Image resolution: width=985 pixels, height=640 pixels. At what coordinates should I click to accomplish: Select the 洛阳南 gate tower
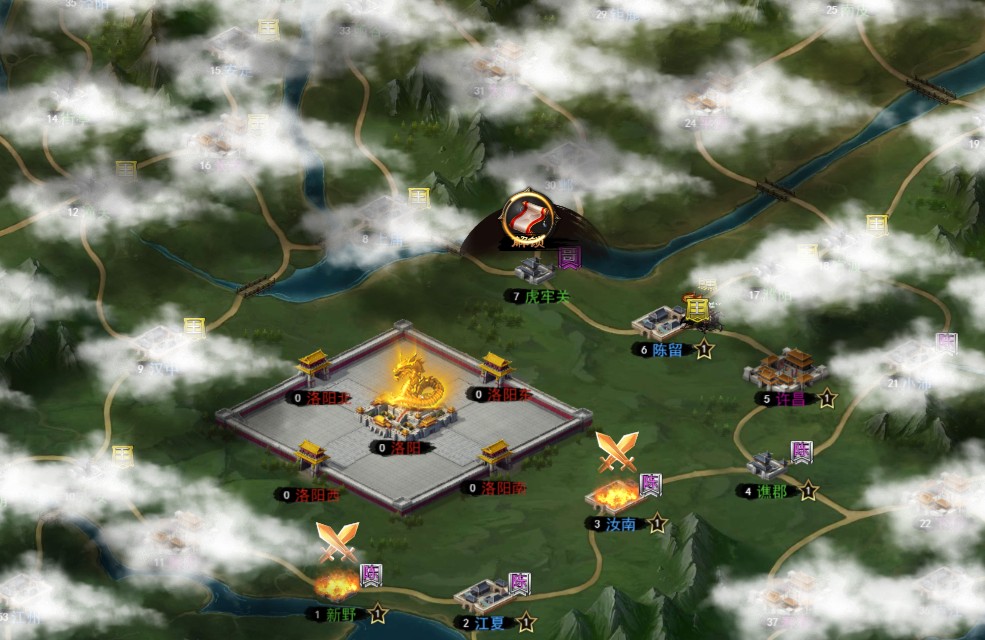[x=495, y=456]
